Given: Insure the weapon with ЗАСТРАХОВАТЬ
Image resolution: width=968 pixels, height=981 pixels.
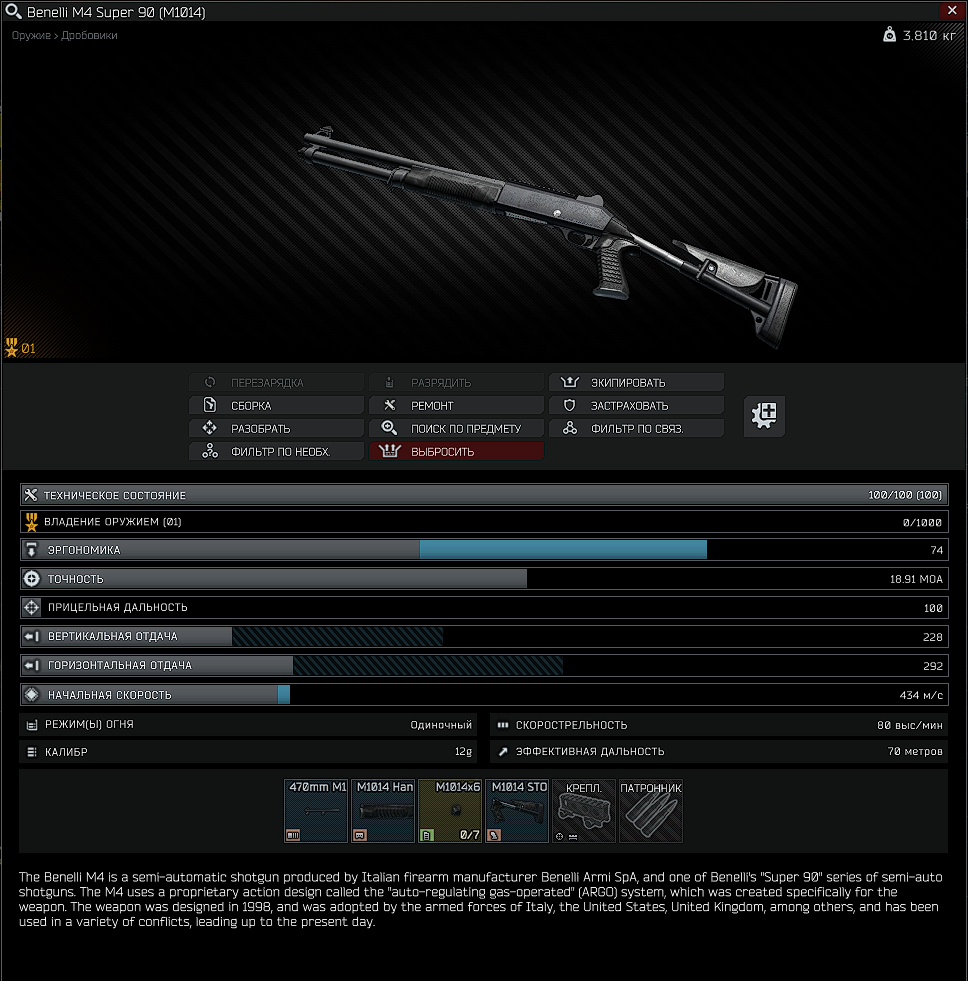Looking at the screenshot, I should (636, 406).
